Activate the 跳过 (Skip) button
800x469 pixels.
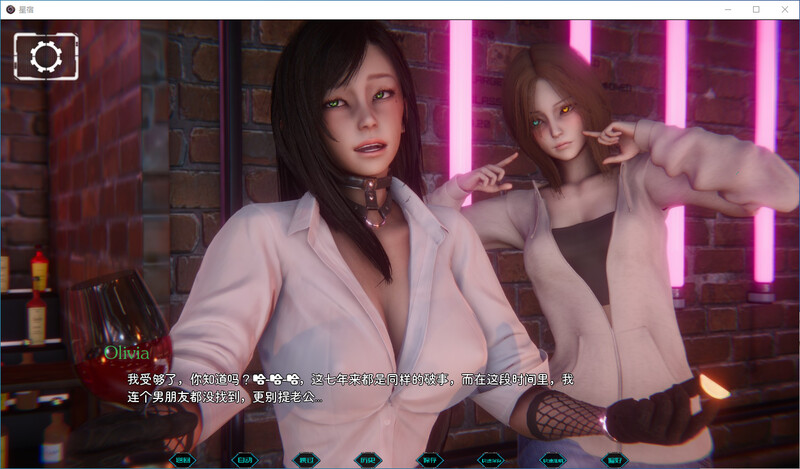click(306, 460)
